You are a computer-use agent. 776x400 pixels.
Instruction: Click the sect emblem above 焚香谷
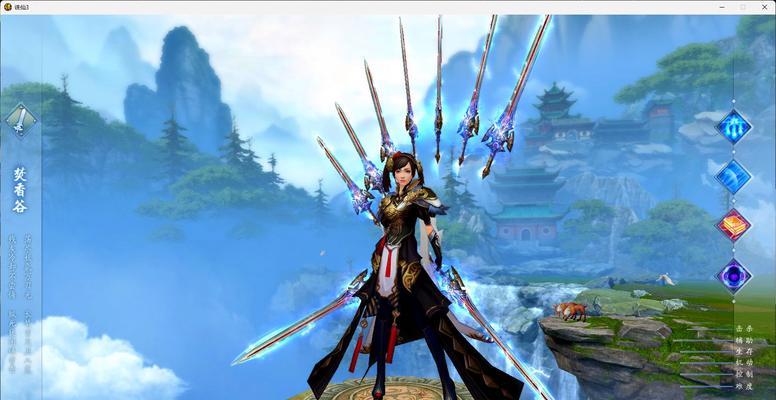click(x=20, y=121)
